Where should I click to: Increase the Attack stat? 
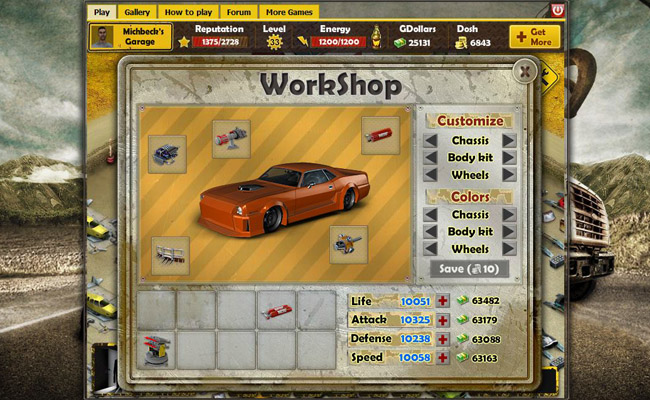(442, 320)
